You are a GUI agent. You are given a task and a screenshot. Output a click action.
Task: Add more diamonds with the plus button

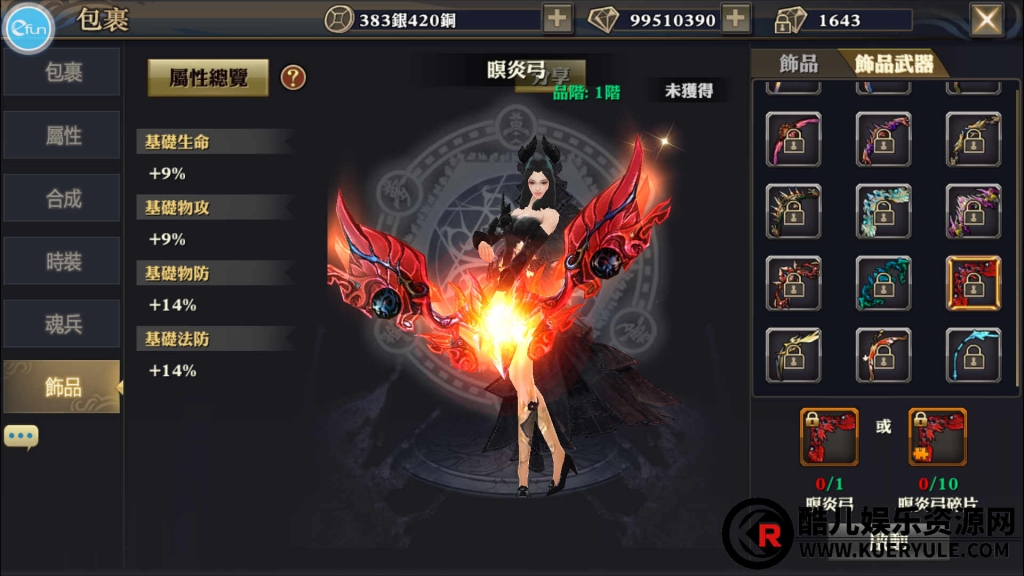click(736, 19)
